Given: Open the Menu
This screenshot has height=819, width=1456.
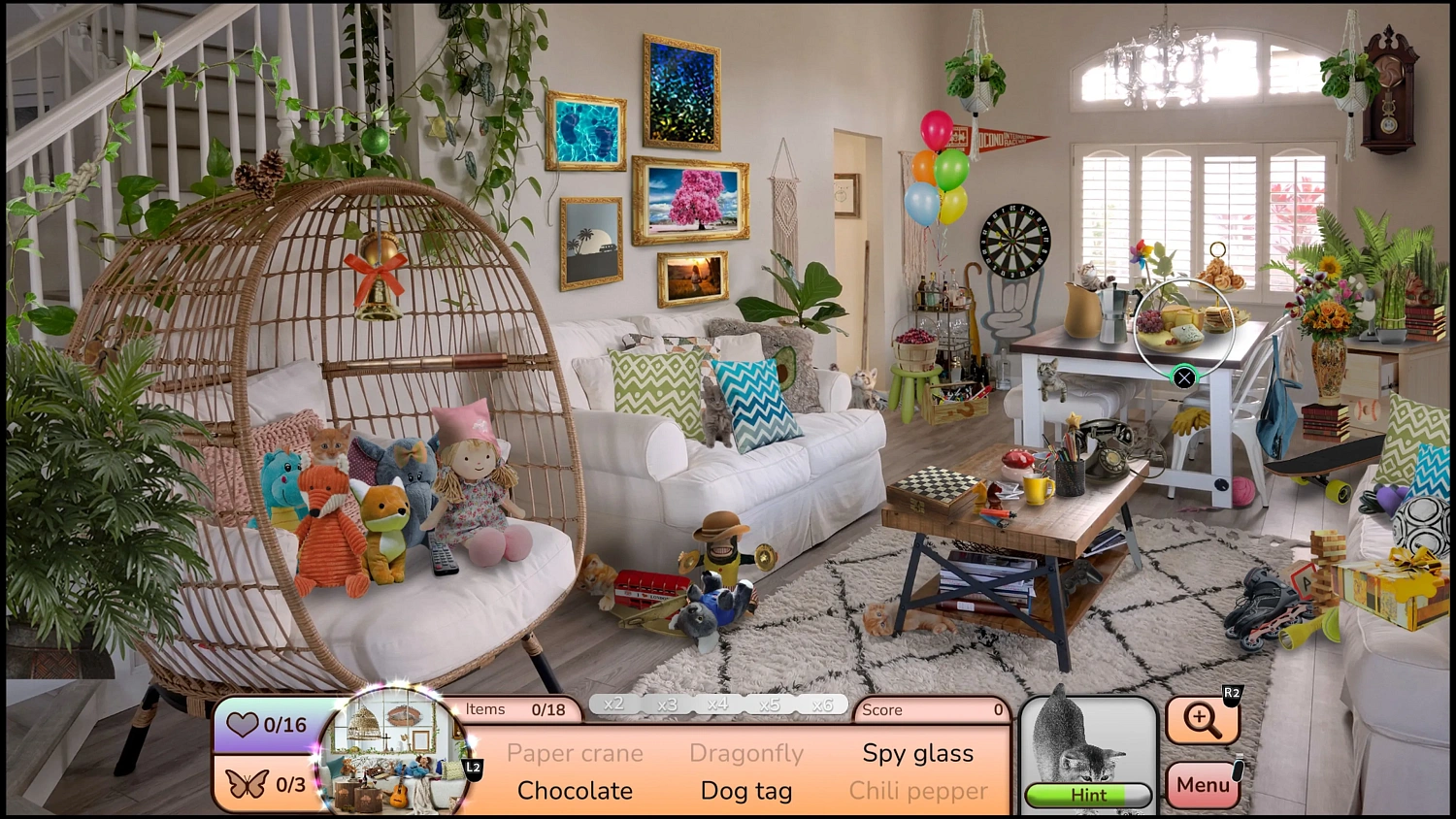Looking at the screenshot, I should click(1203, 784).
